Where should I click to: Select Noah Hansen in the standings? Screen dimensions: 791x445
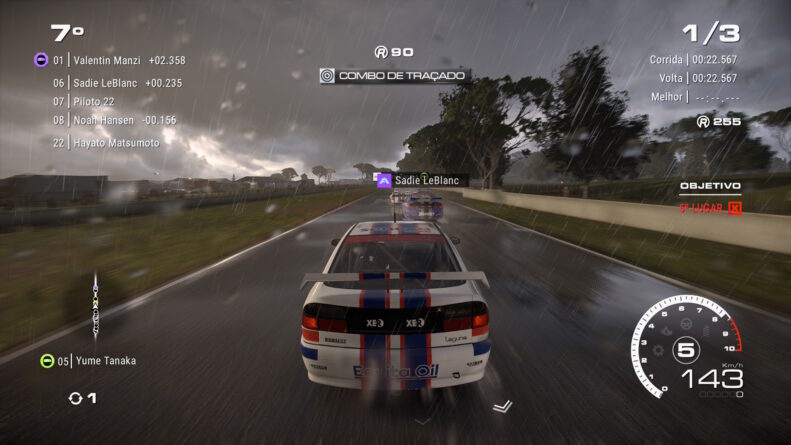tap(114, 121)
